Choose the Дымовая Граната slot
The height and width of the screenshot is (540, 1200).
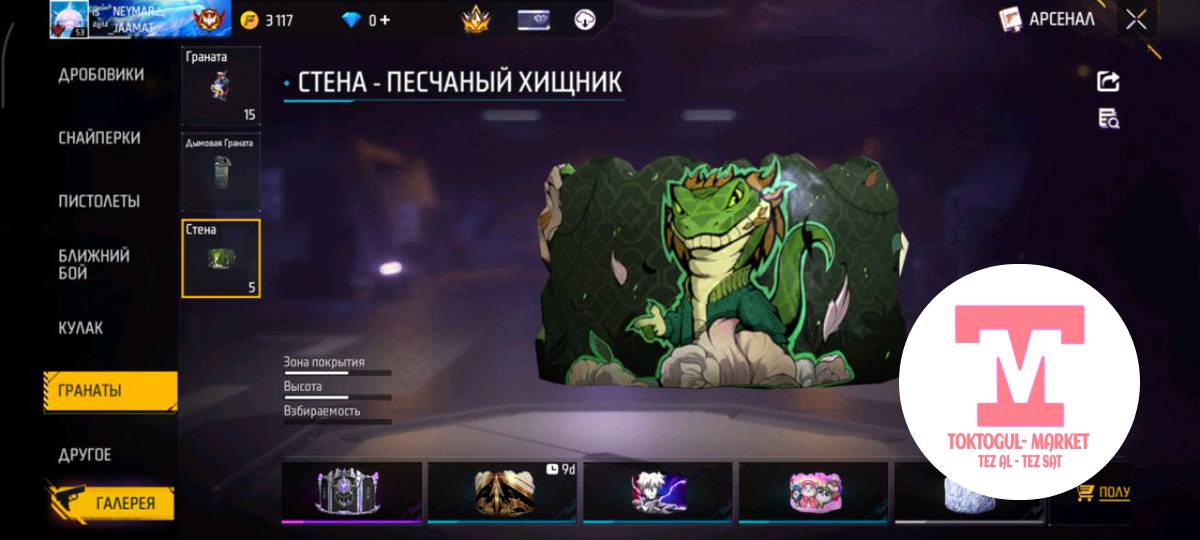(221, 172)
